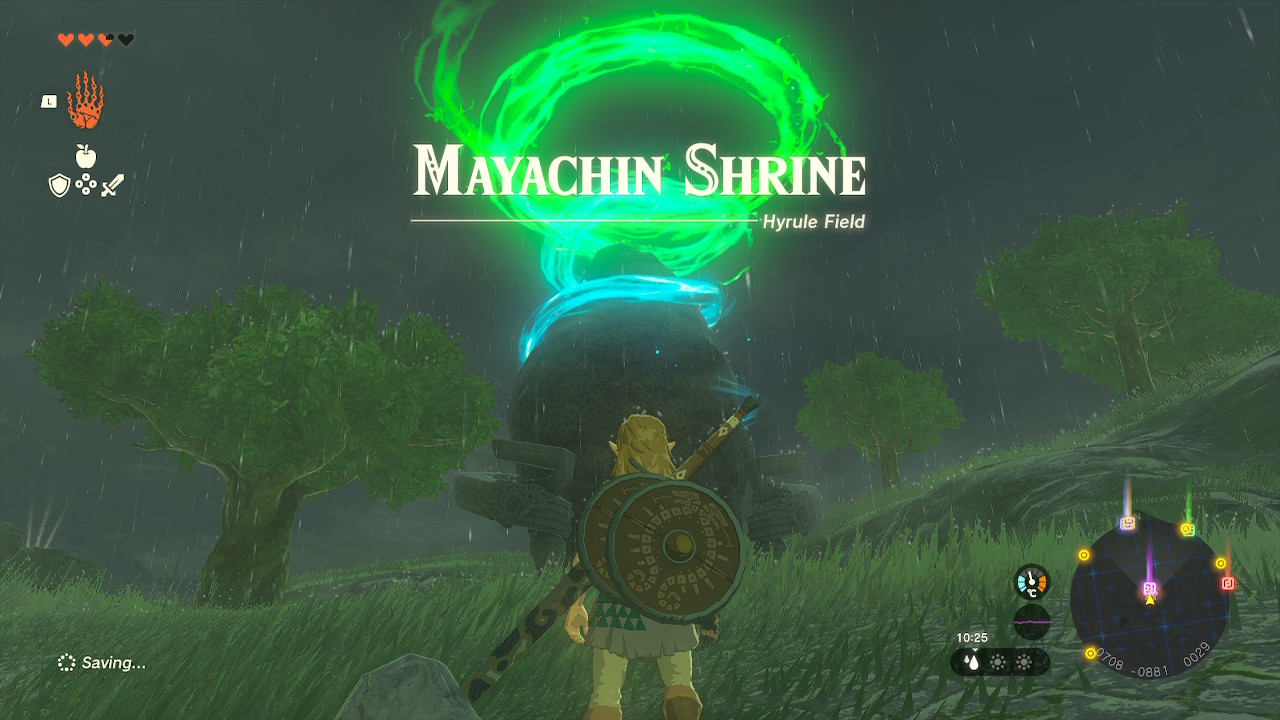Click a yellow circle marker on the minimap

coord(1084,553)
